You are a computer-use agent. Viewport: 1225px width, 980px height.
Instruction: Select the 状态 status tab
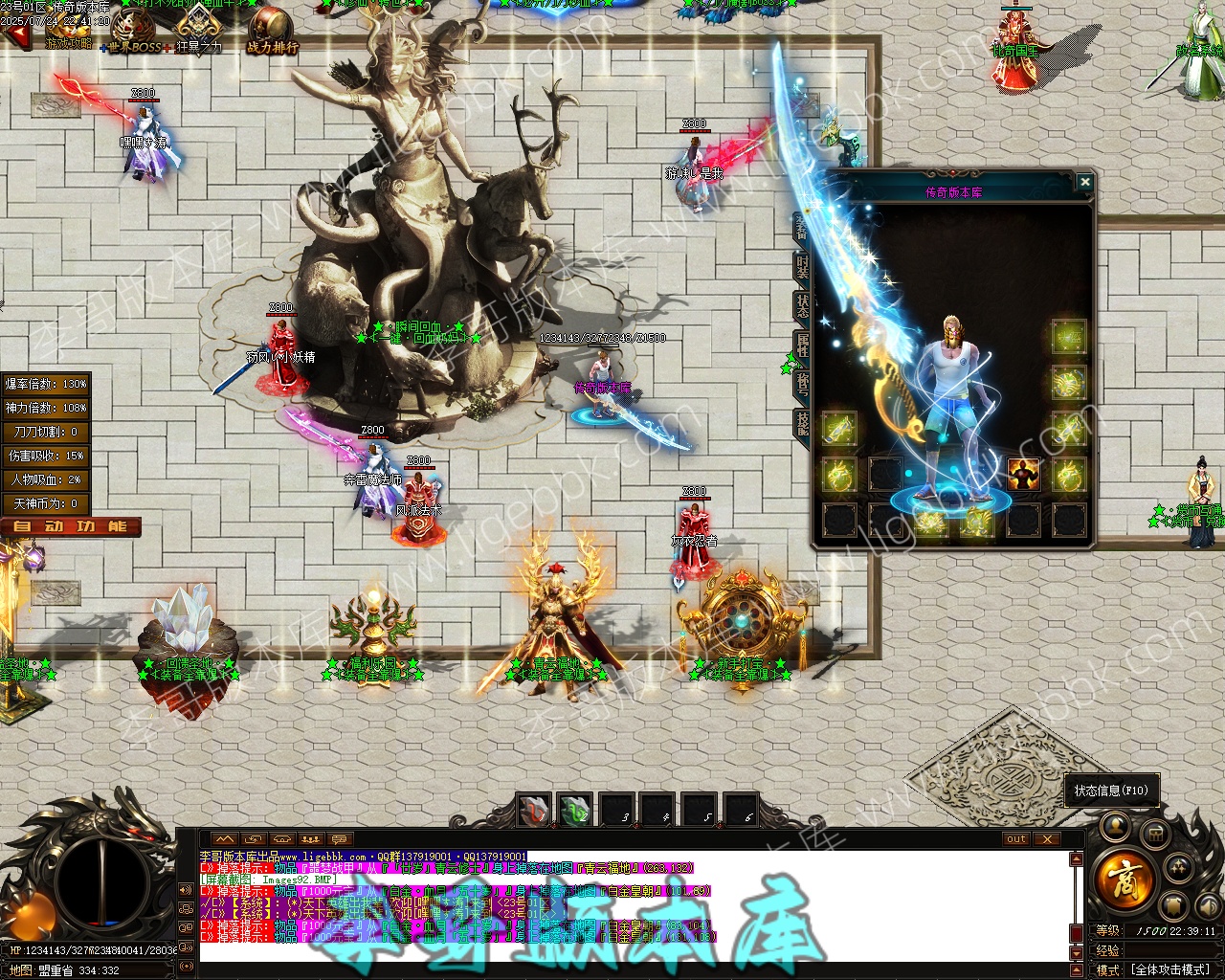coord(802,305)
